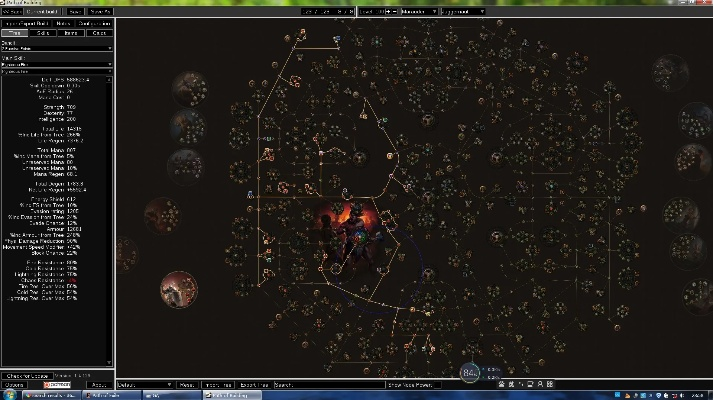713x400 pixels.
Task: Click the Save button
Action: pyautogui.click(x=75, y=11)
